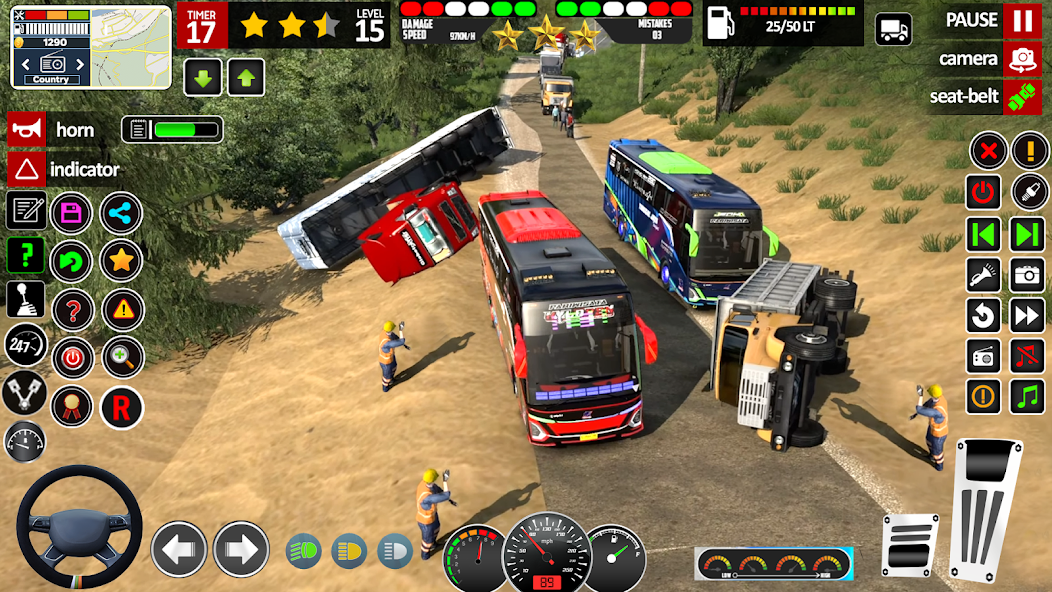The height and width of the screenshot is (592, 1052).
Task: Activate the red R reverse button
Action: (121, 407)
